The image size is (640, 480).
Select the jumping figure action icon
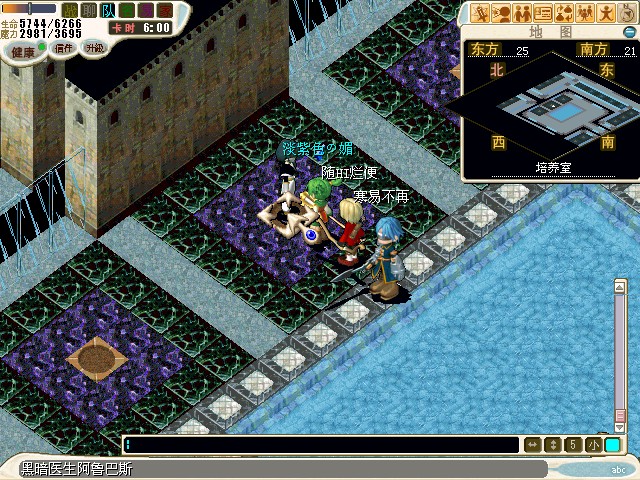pyautogui.click(x=606, y=13)
